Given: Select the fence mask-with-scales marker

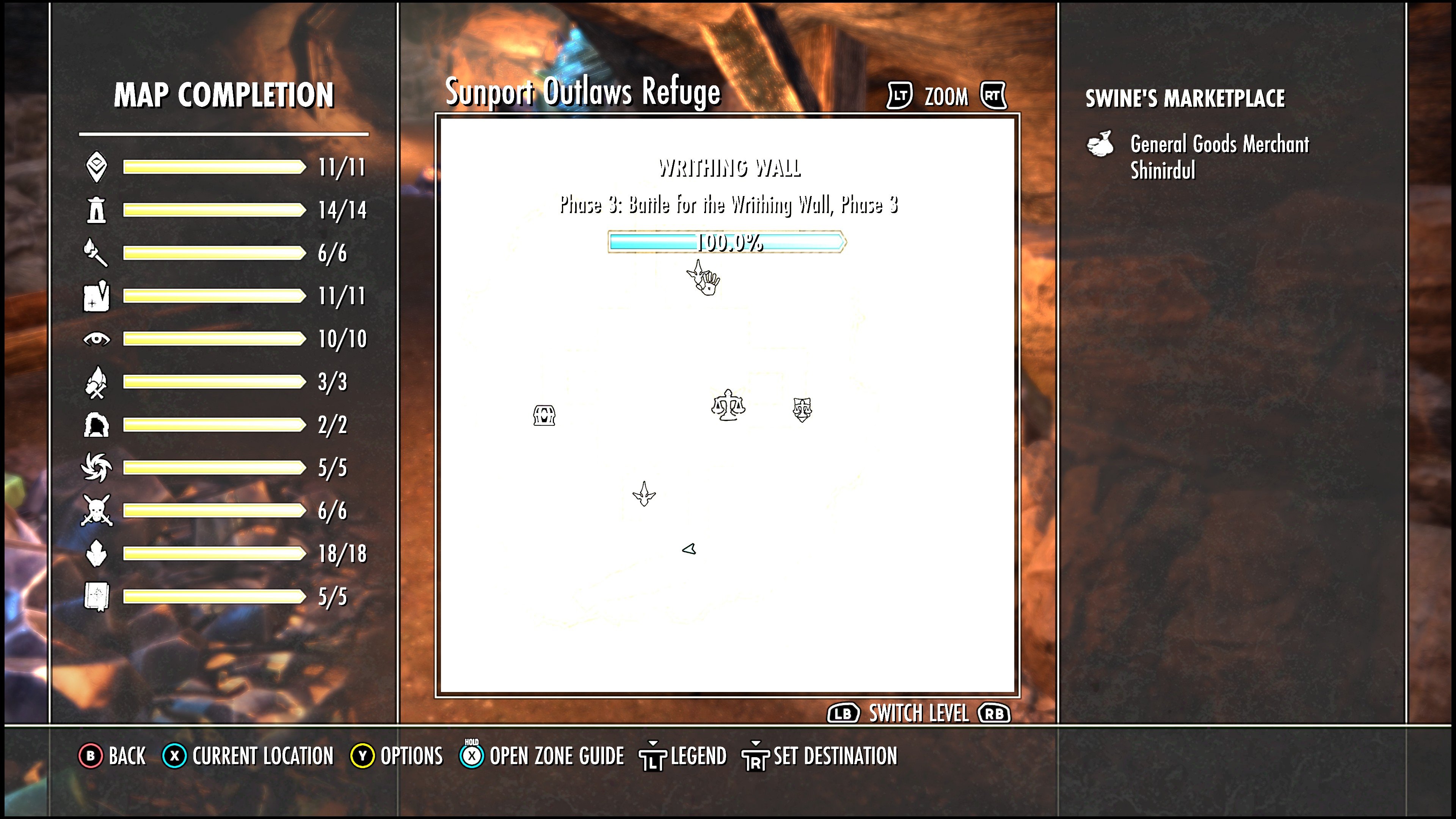Looking at the screenshot, I should [802, 409].
